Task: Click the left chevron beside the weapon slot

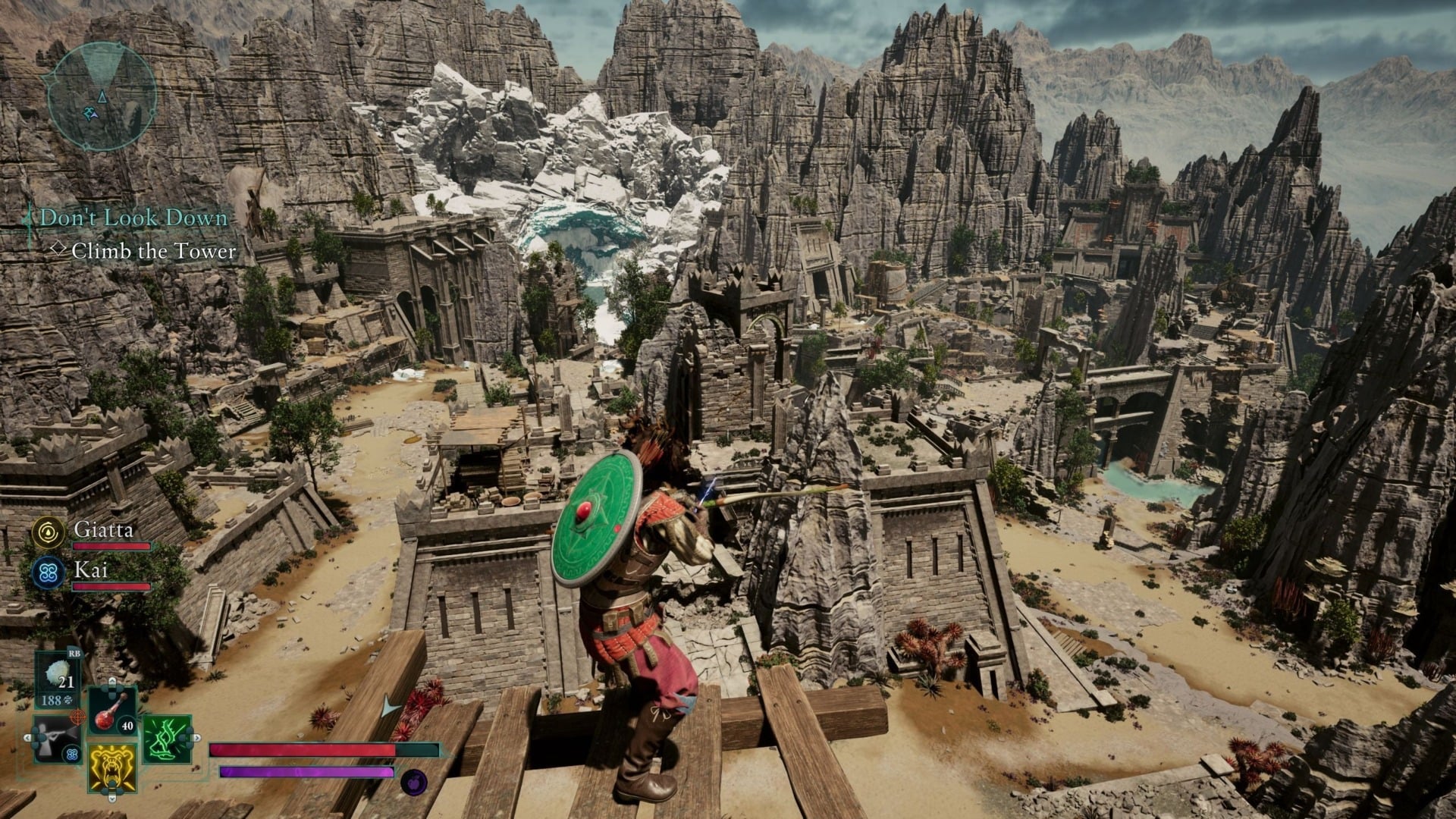Action: (27, 737)
